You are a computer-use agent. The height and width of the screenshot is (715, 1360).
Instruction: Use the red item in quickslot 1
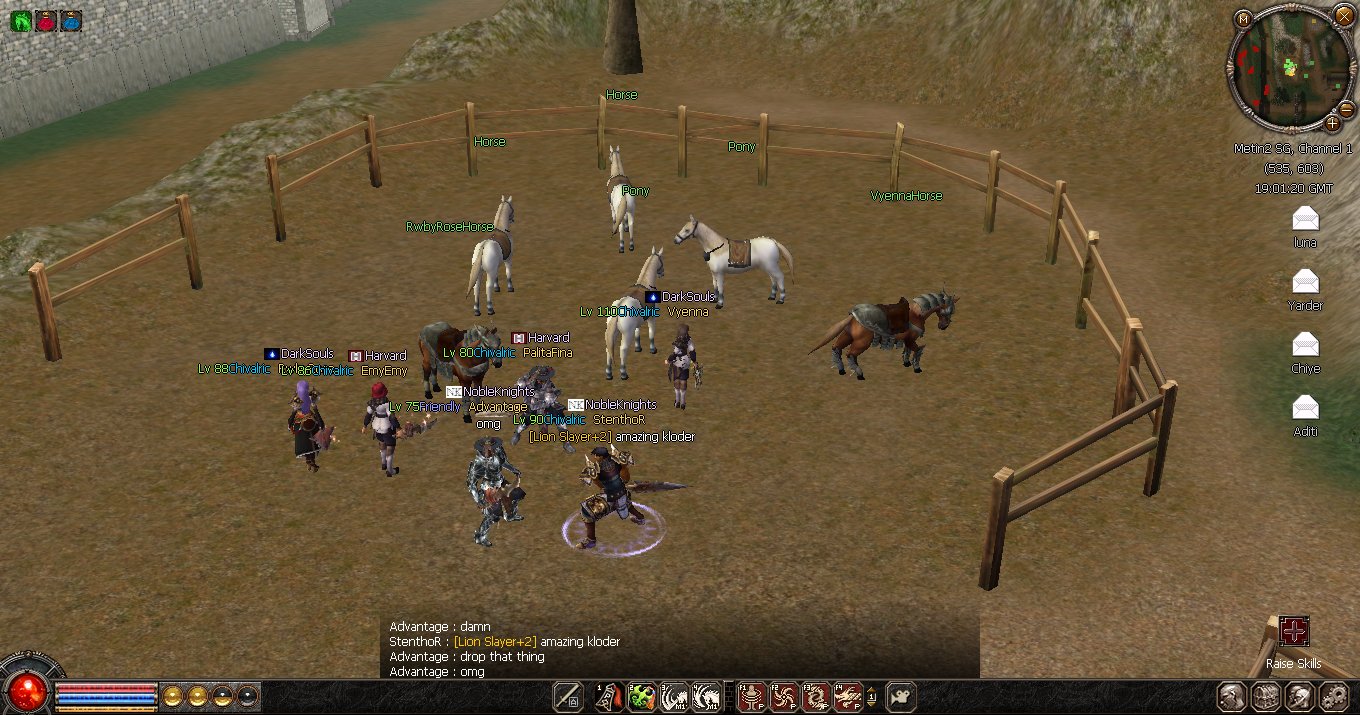click(x=609, y=696)
